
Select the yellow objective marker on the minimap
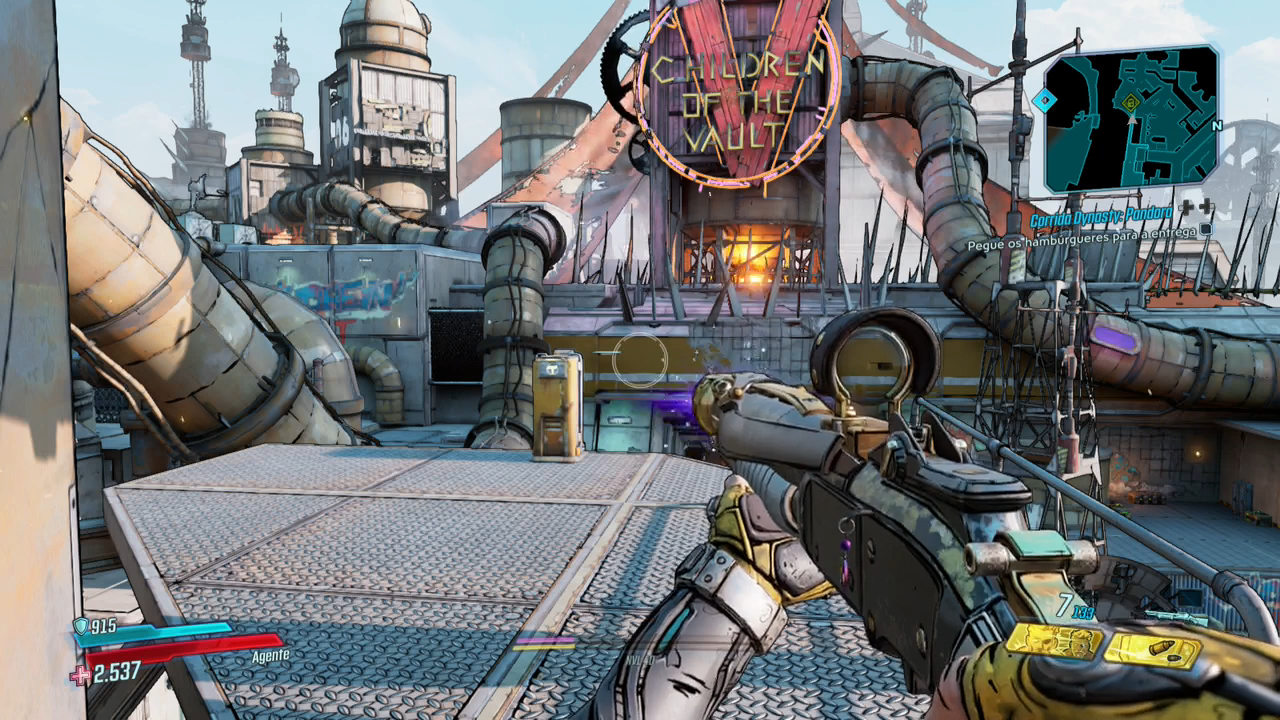coord(1131,101)
